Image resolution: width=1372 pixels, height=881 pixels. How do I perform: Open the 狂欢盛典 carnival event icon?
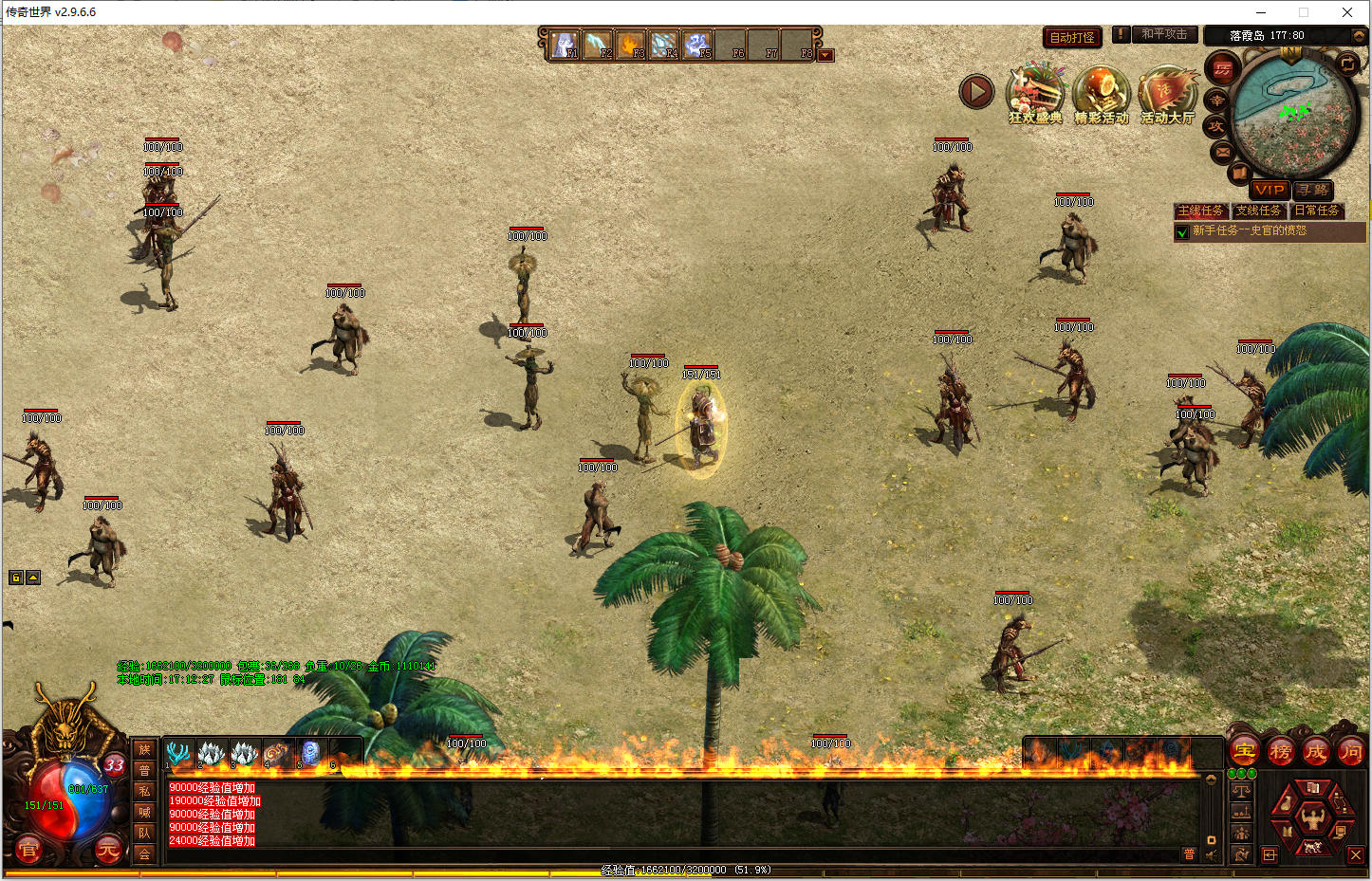pyautogui.click(x=1035, y=95)
